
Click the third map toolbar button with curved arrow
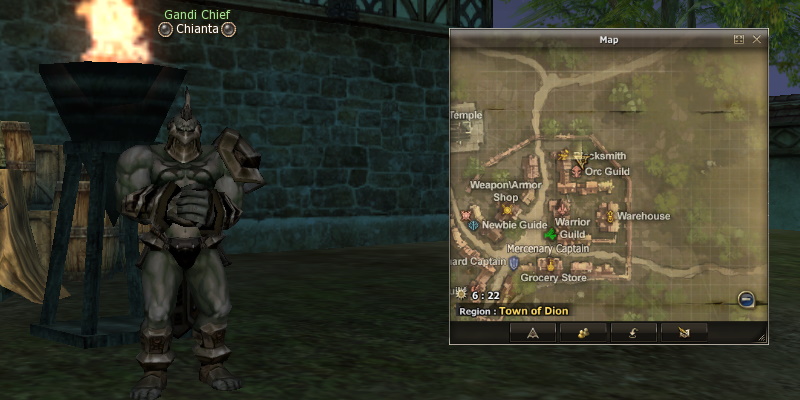coord(633,332)
